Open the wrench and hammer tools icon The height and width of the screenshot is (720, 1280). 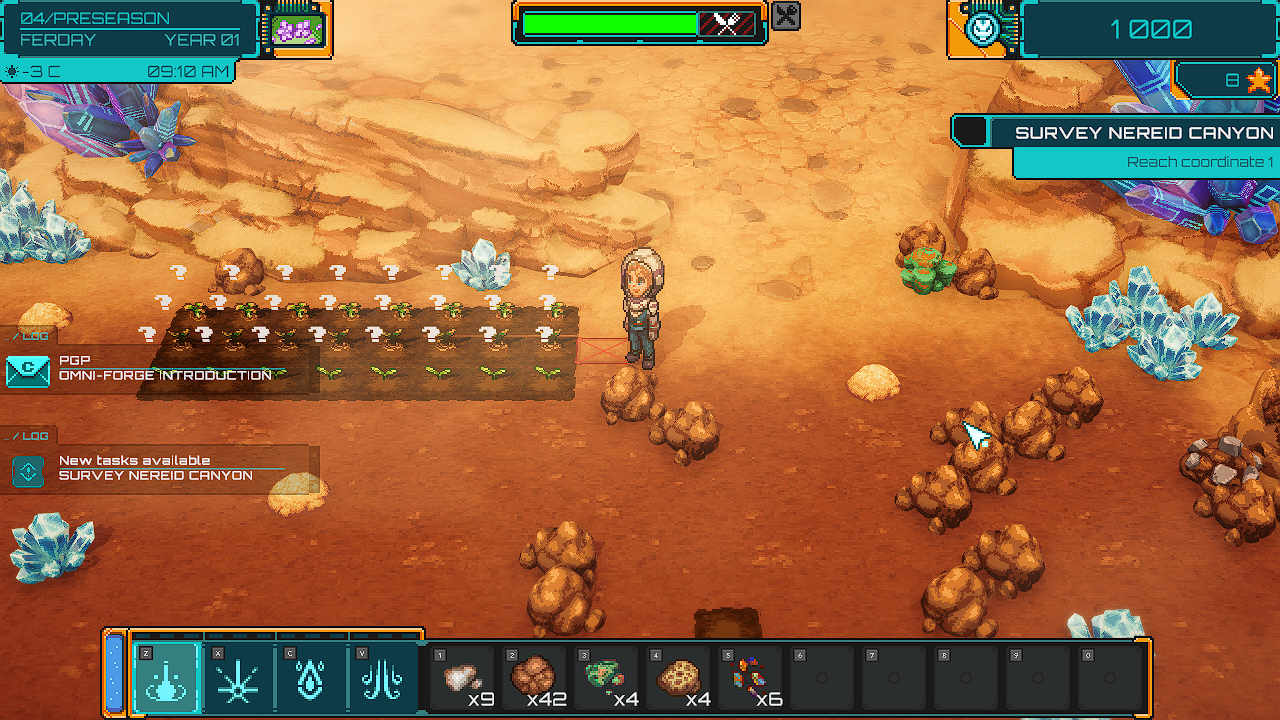click(787, 16)
